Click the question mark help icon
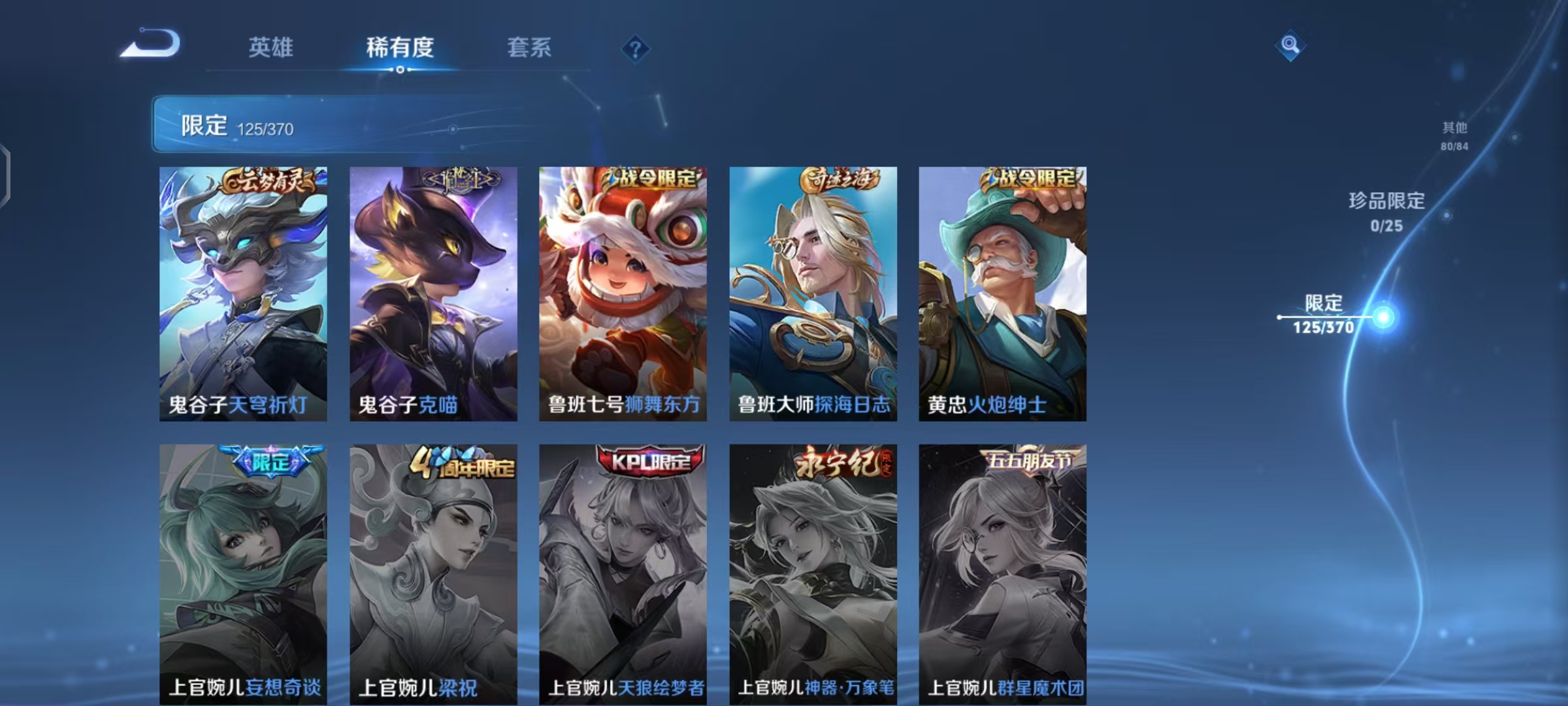 [634, 48]
